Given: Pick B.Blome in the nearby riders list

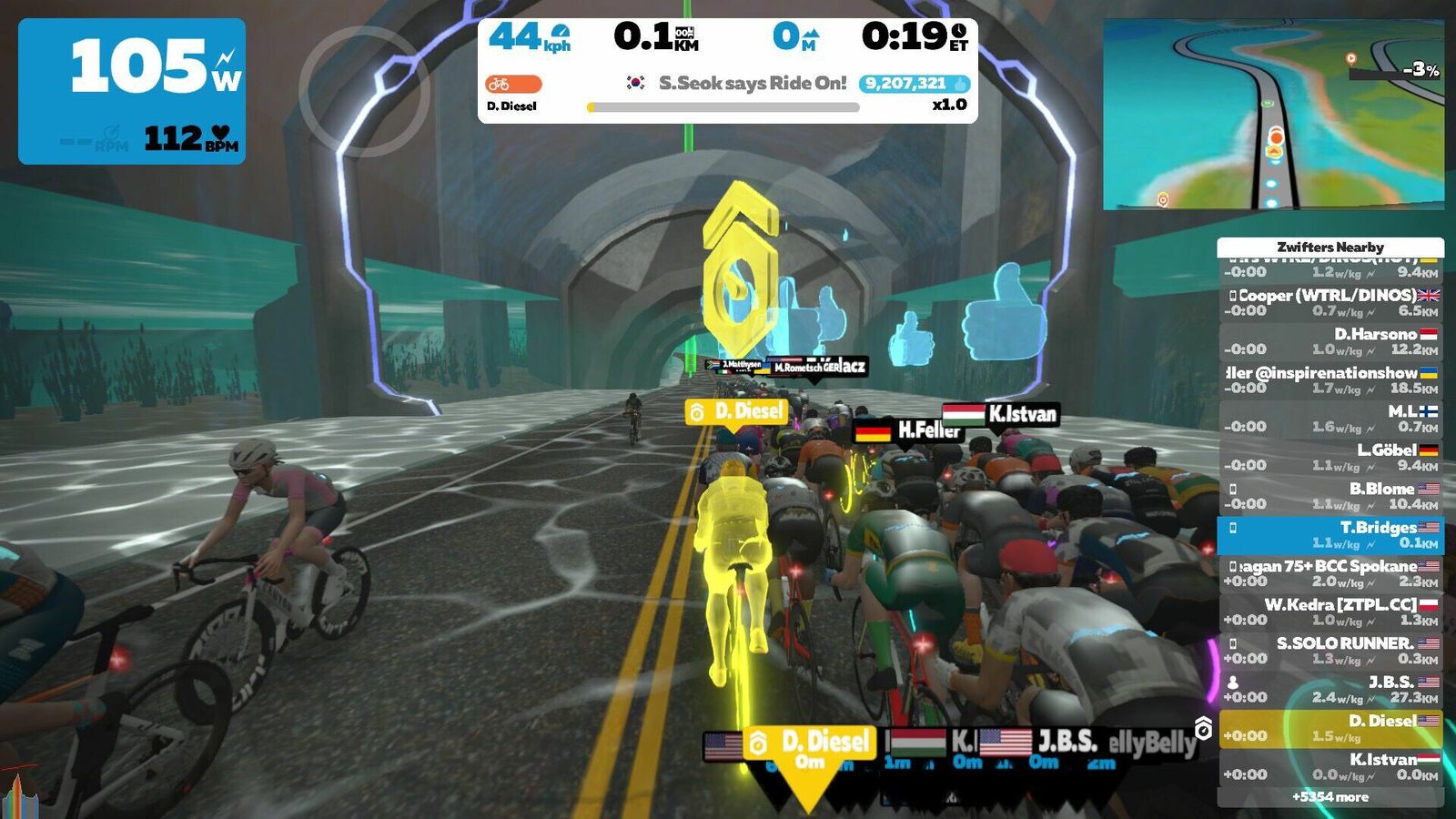Looking at the screenshot, I should 1330,496.
